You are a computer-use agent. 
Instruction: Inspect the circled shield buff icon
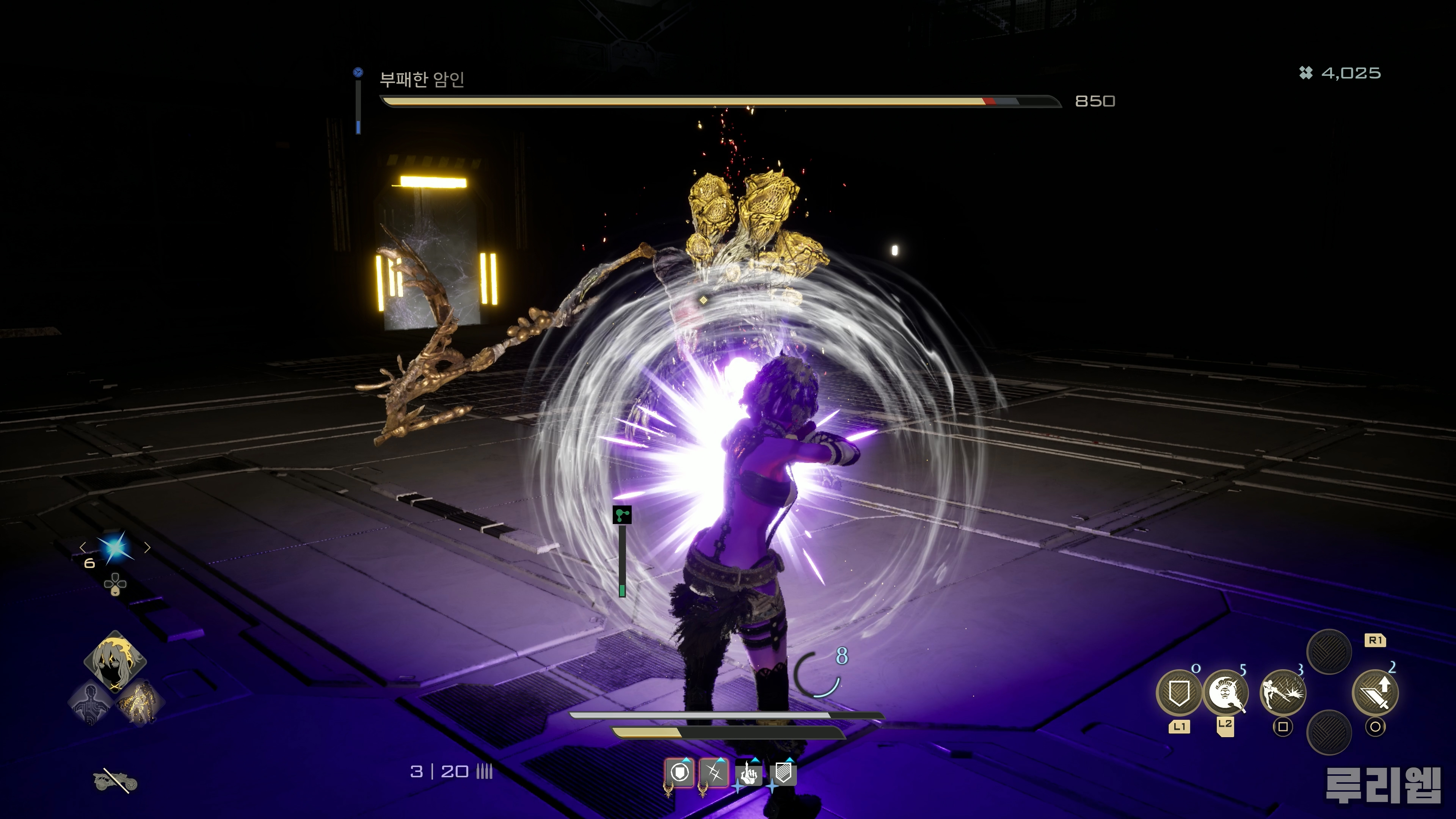point(680,773)
